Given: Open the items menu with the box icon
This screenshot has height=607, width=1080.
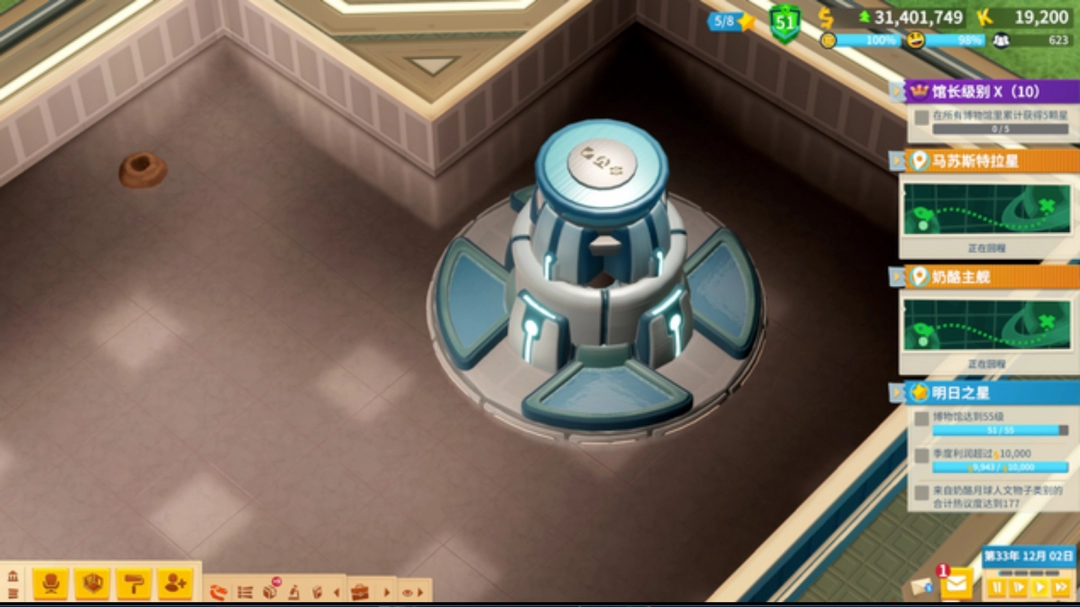Looking at the screenshot, I should 92,582.
